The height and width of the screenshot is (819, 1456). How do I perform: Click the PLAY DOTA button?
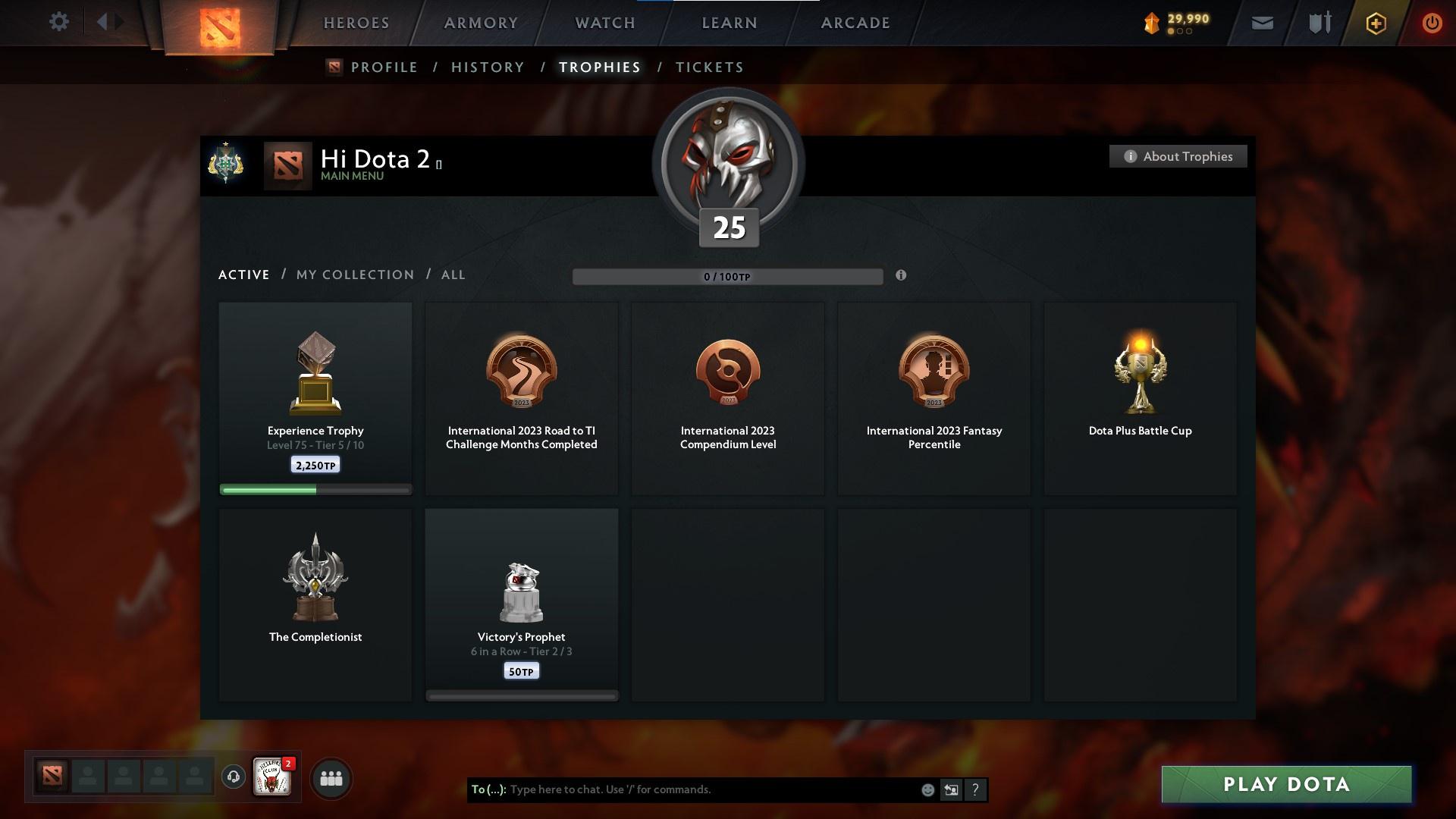coord(1285,785)
